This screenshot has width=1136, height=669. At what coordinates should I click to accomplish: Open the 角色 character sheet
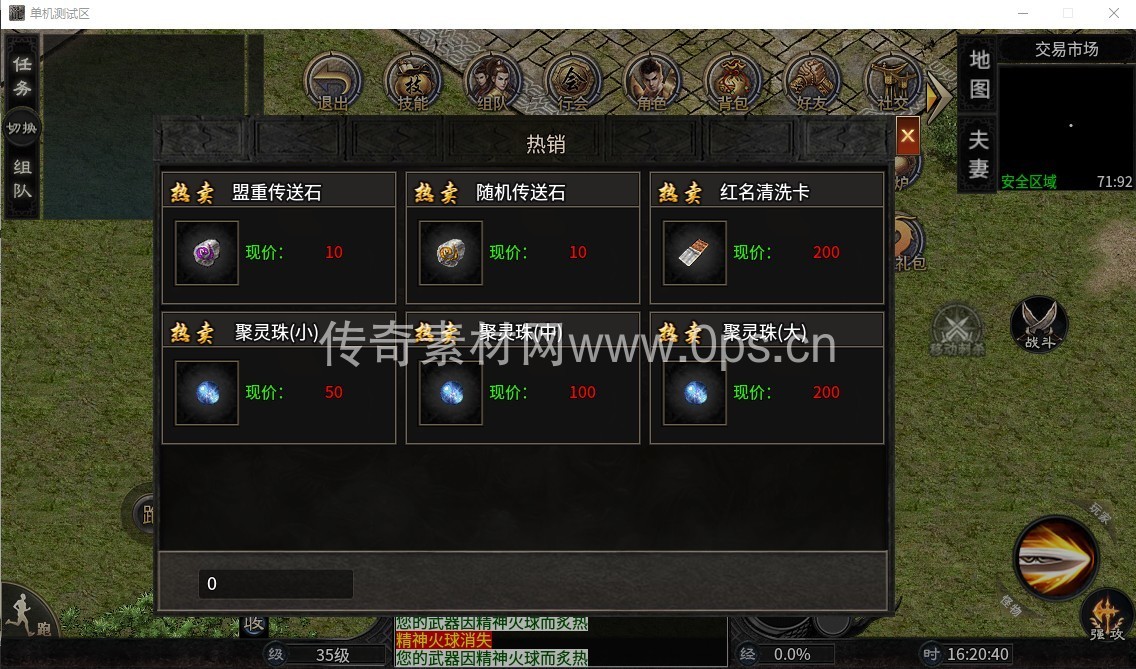[652, 82]
